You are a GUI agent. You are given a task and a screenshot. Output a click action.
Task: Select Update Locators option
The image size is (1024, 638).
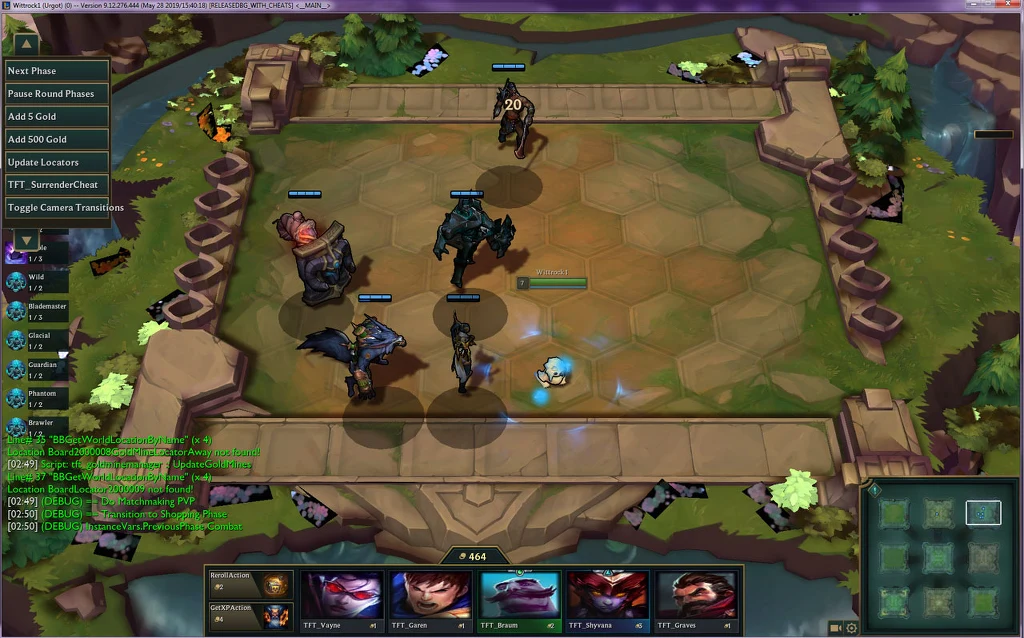pyautogui.click(x=57, y=162)
